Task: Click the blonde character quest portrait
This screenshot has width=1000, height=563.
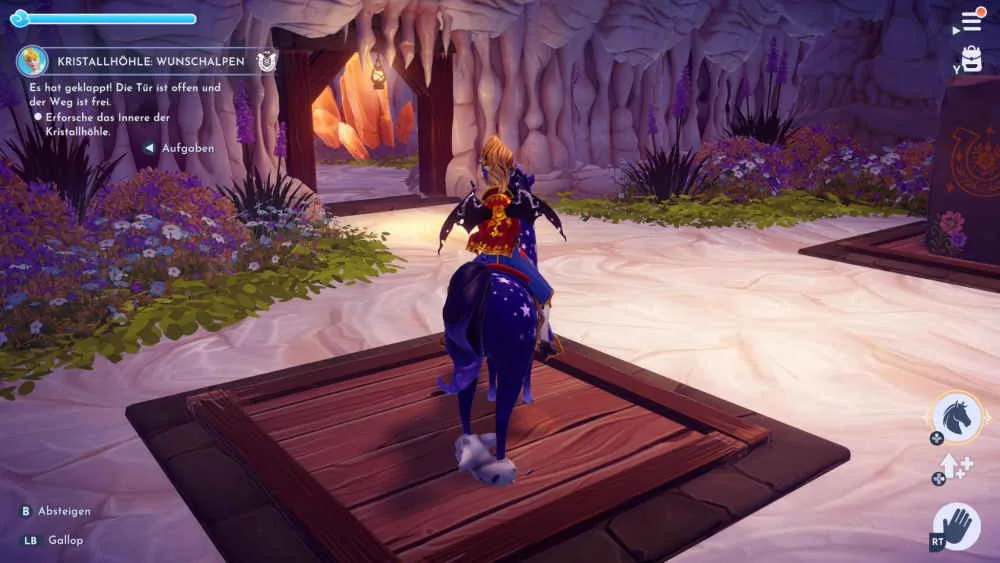Action: coord(32,61)
